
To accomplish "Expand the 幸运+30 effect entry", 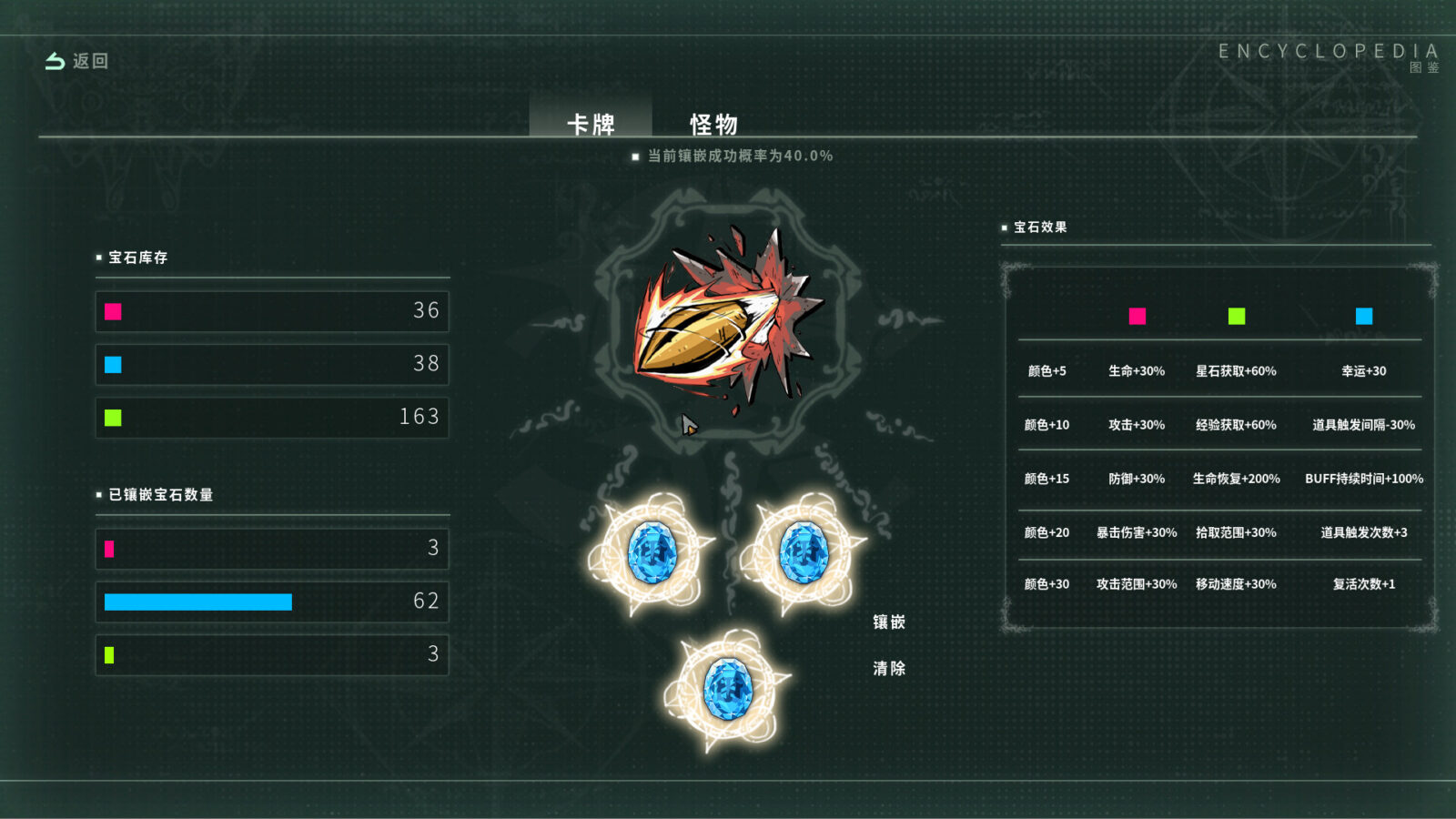I will [x=1364, y=370].
